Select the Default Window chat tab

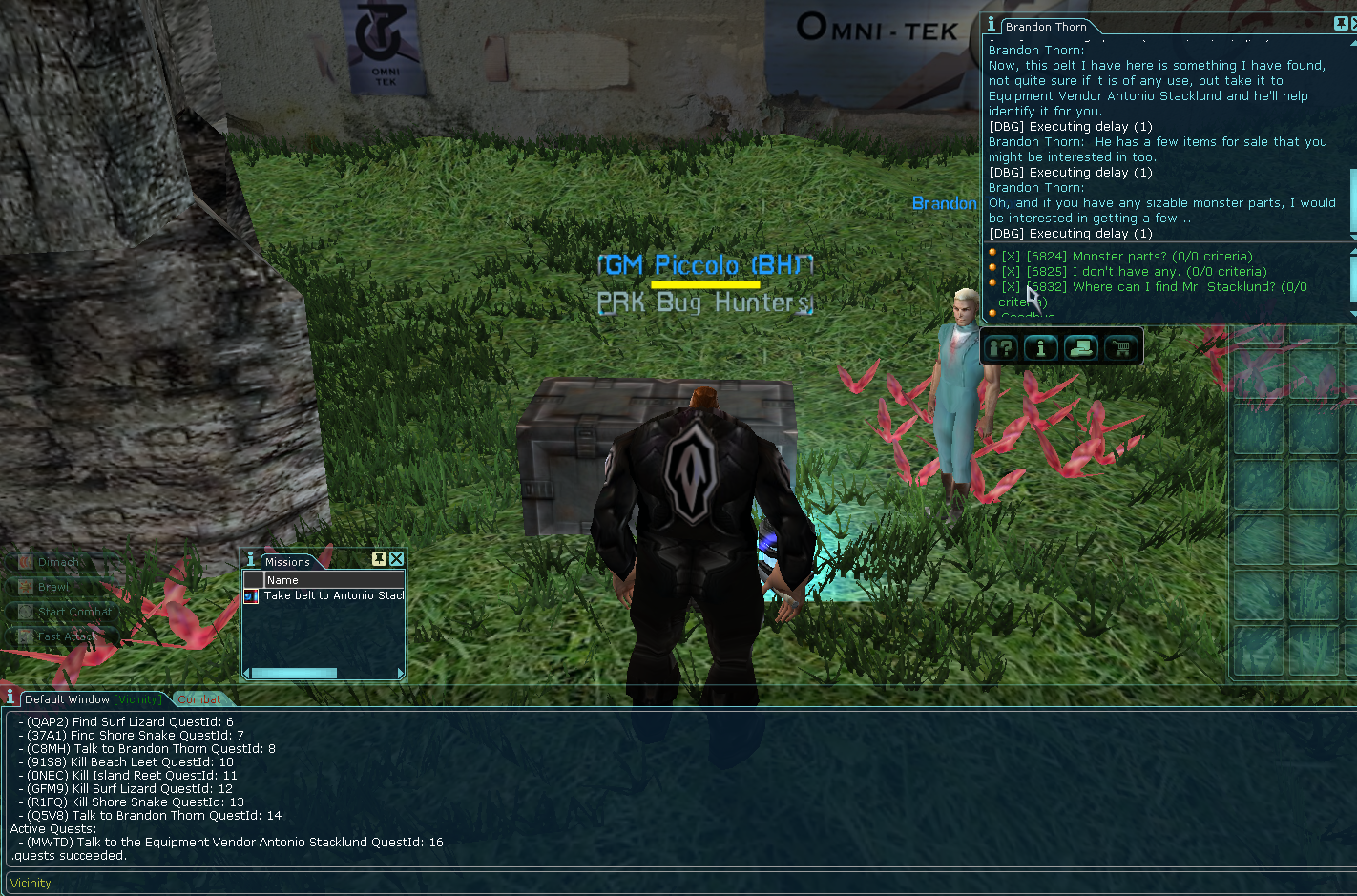(67, 699)
